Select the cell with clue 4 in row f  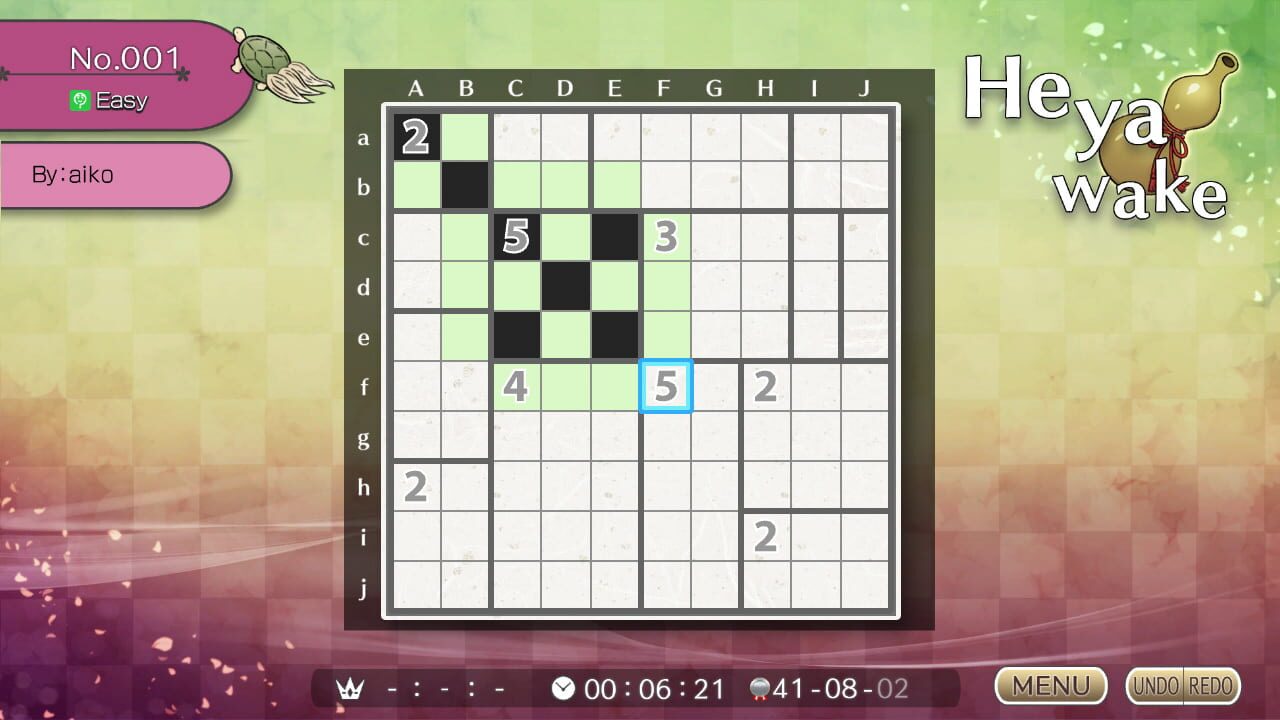(x=515, y=387)
